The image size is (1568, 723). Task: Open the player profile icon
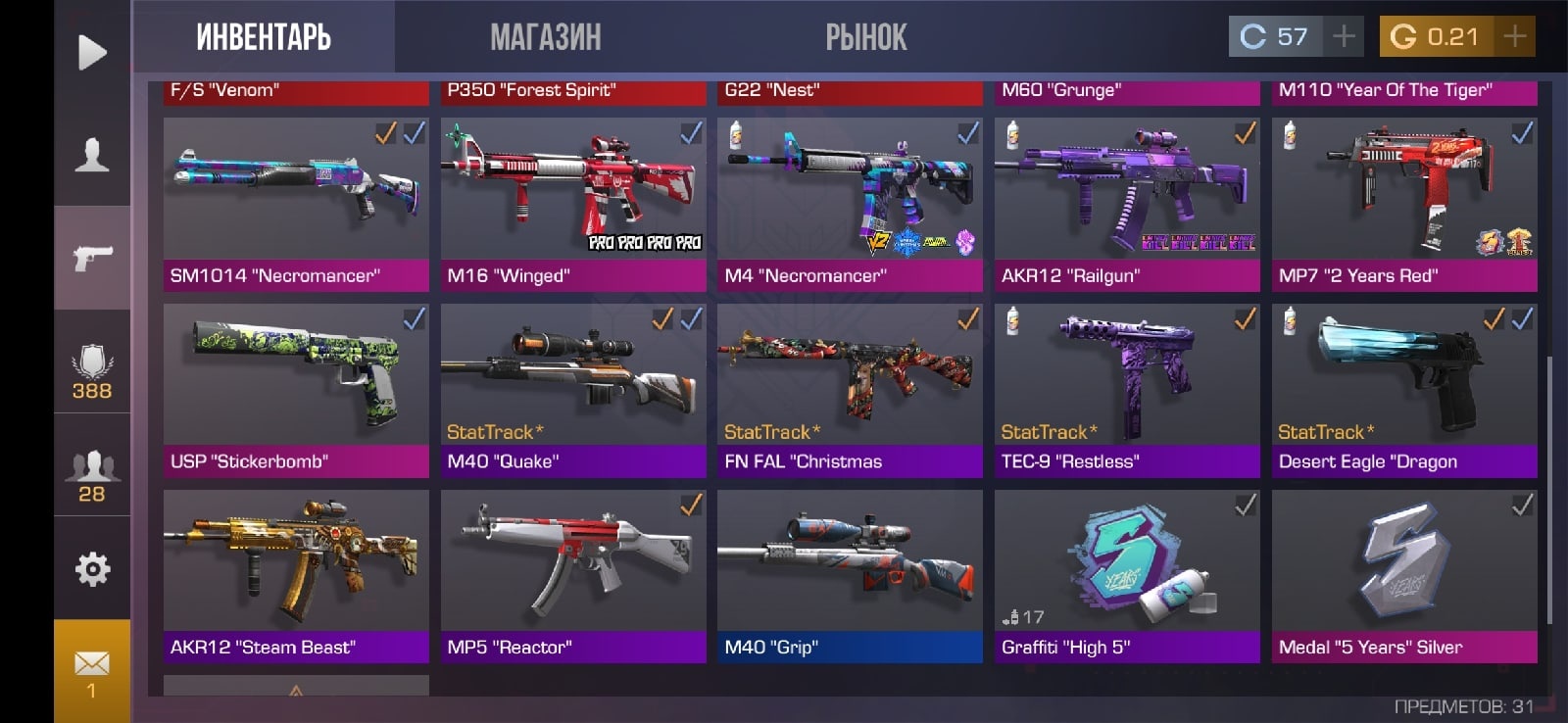coord(92,155)
